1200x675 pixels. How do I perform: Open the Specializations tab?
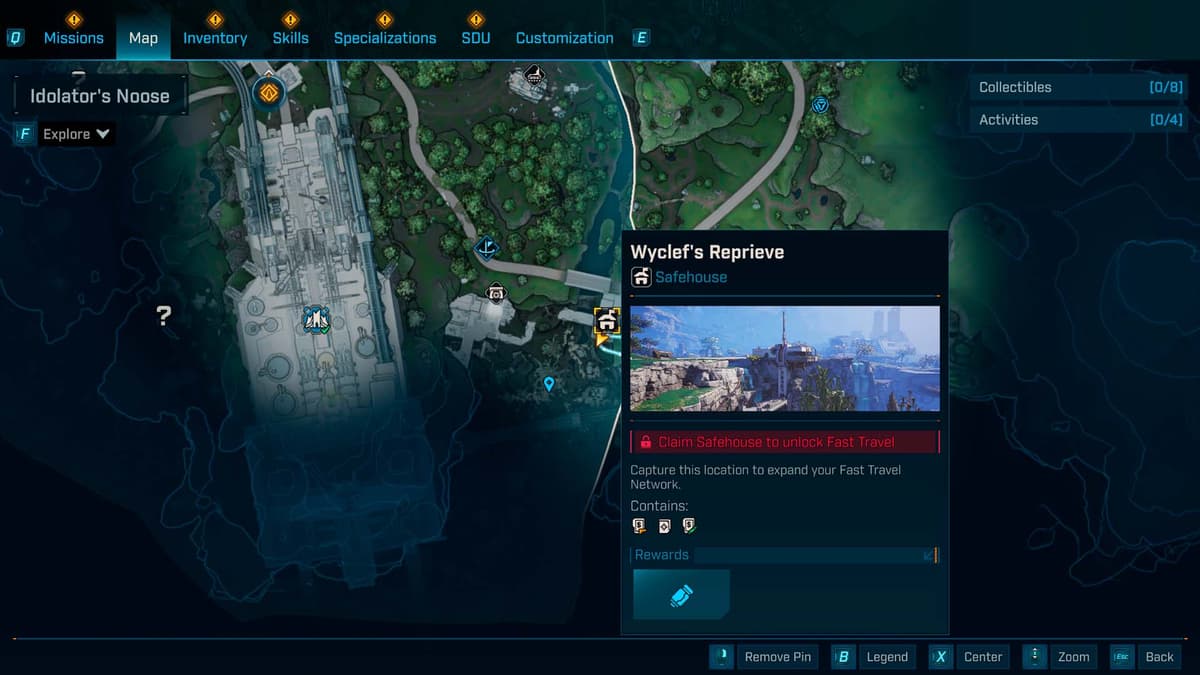pos(385,38)
